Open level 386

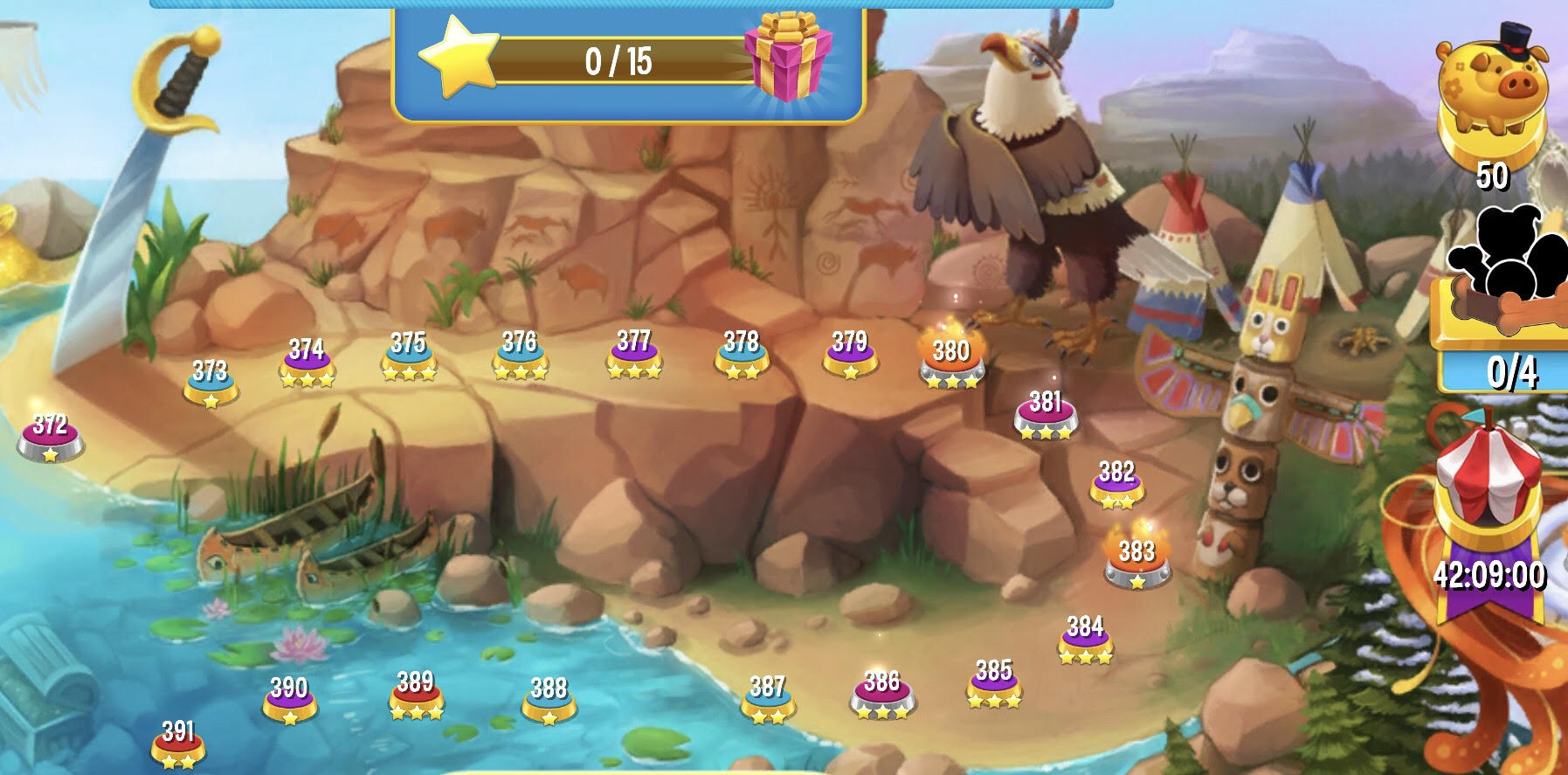tap(881, 692)
